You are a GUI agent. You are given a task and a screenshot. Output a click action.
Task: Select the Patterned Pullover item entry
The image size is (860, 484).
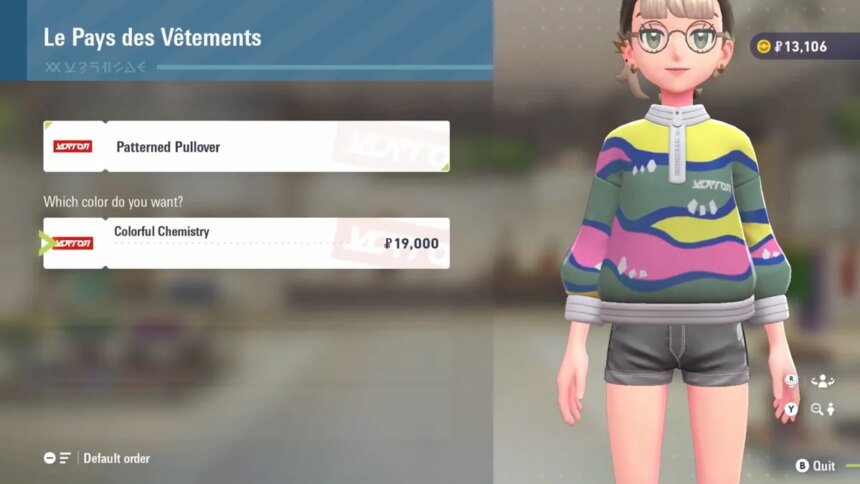246,147
